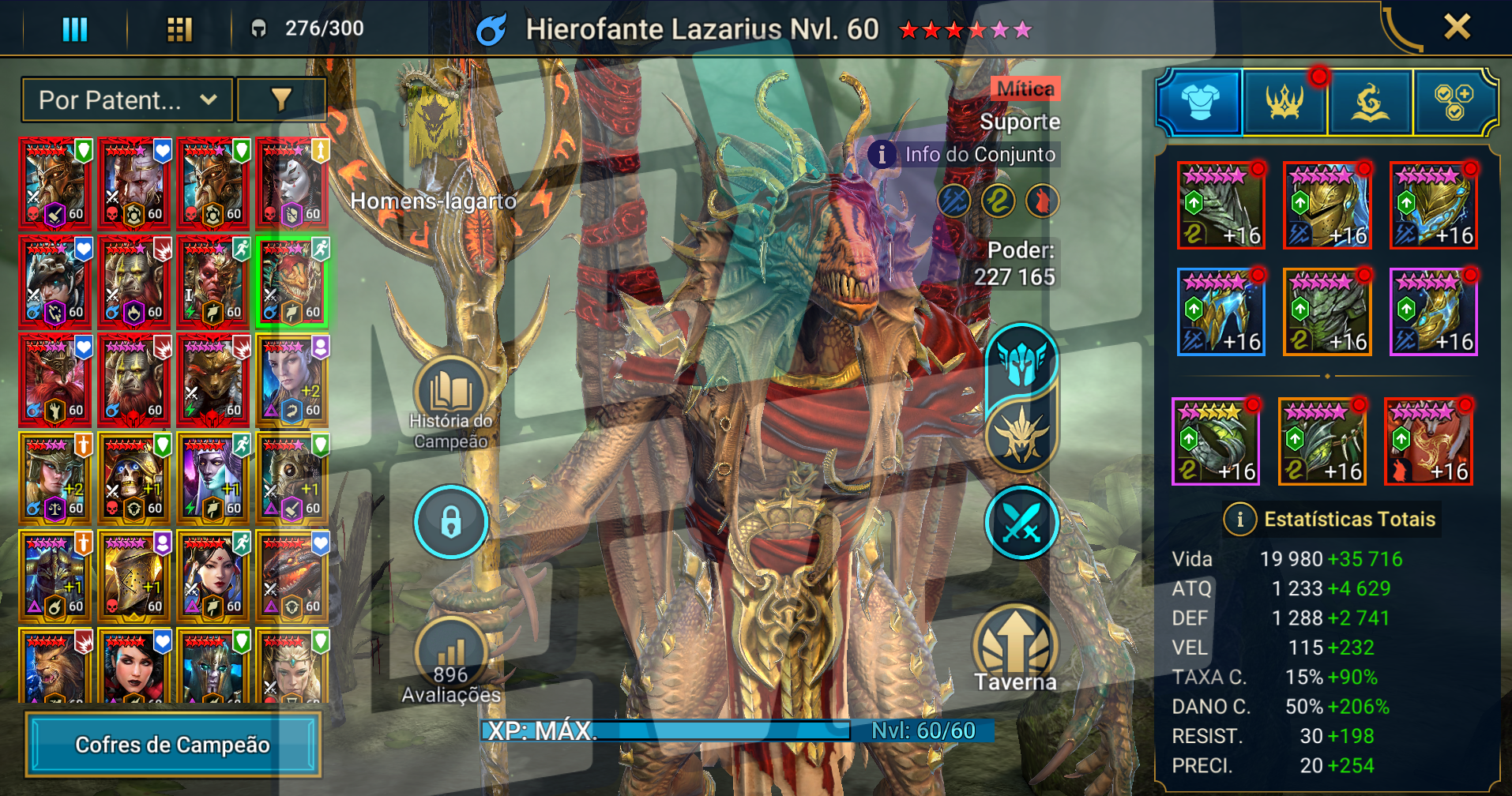
Task: Select the green ring accessory slot
Action: coord(1215,442)
